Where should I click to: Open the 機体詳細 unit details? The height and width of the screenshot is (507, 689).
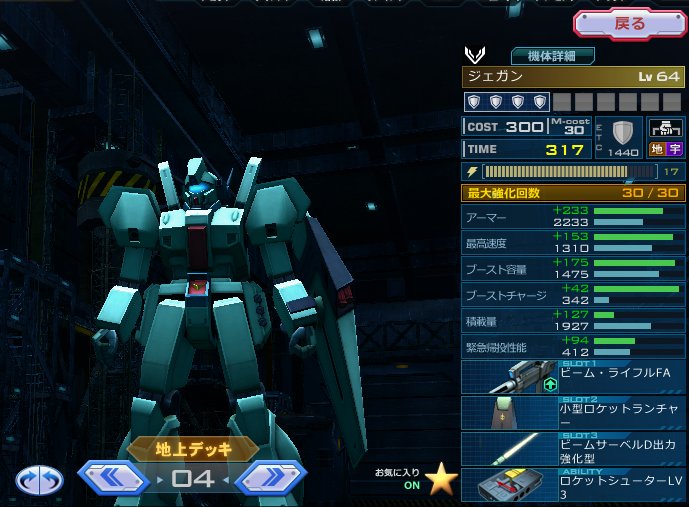[553, 56]
